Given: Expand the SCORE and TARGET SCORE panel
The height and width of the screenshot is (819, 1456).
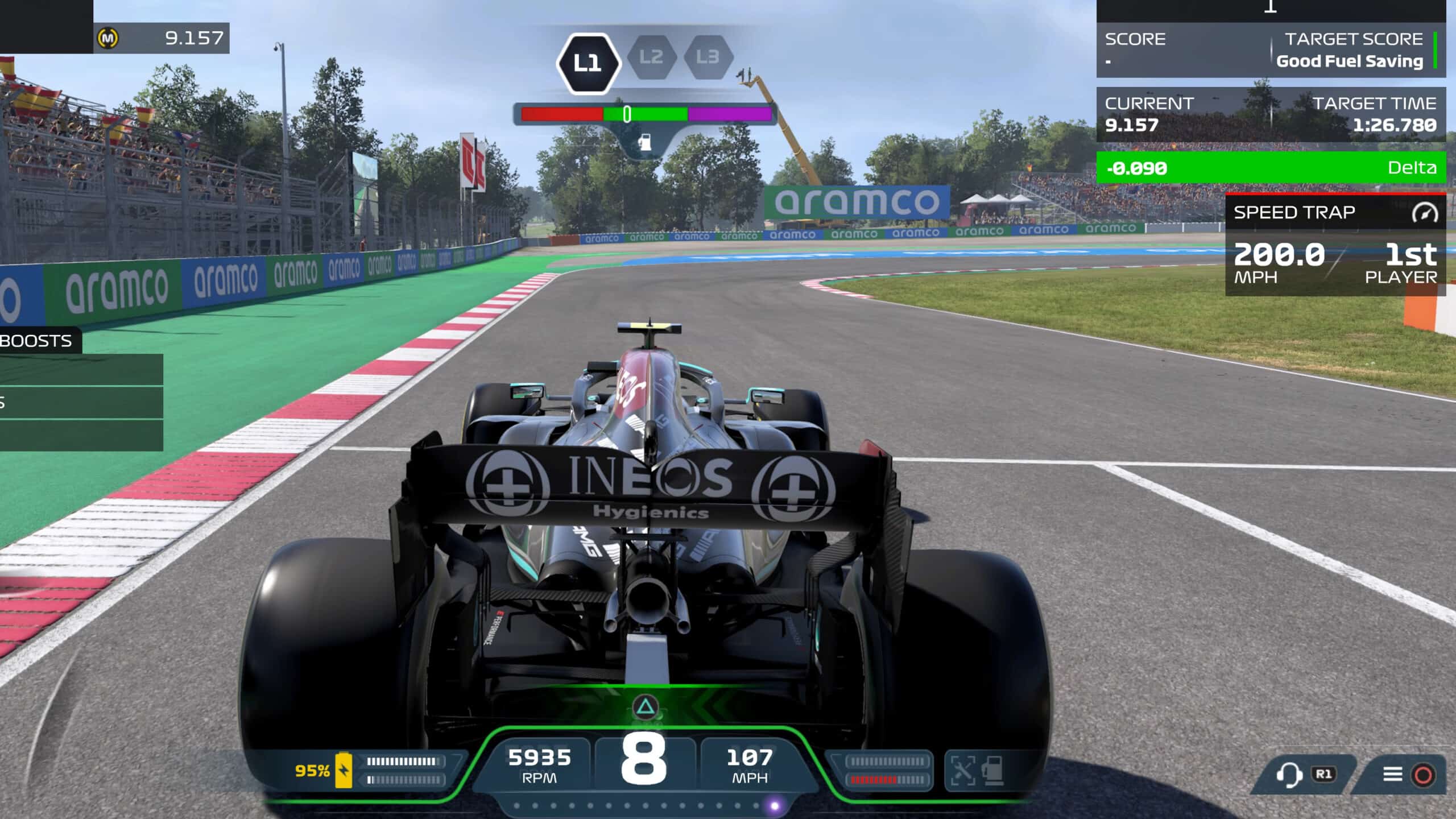Looking at the screenshot, I should (1274, 50).
